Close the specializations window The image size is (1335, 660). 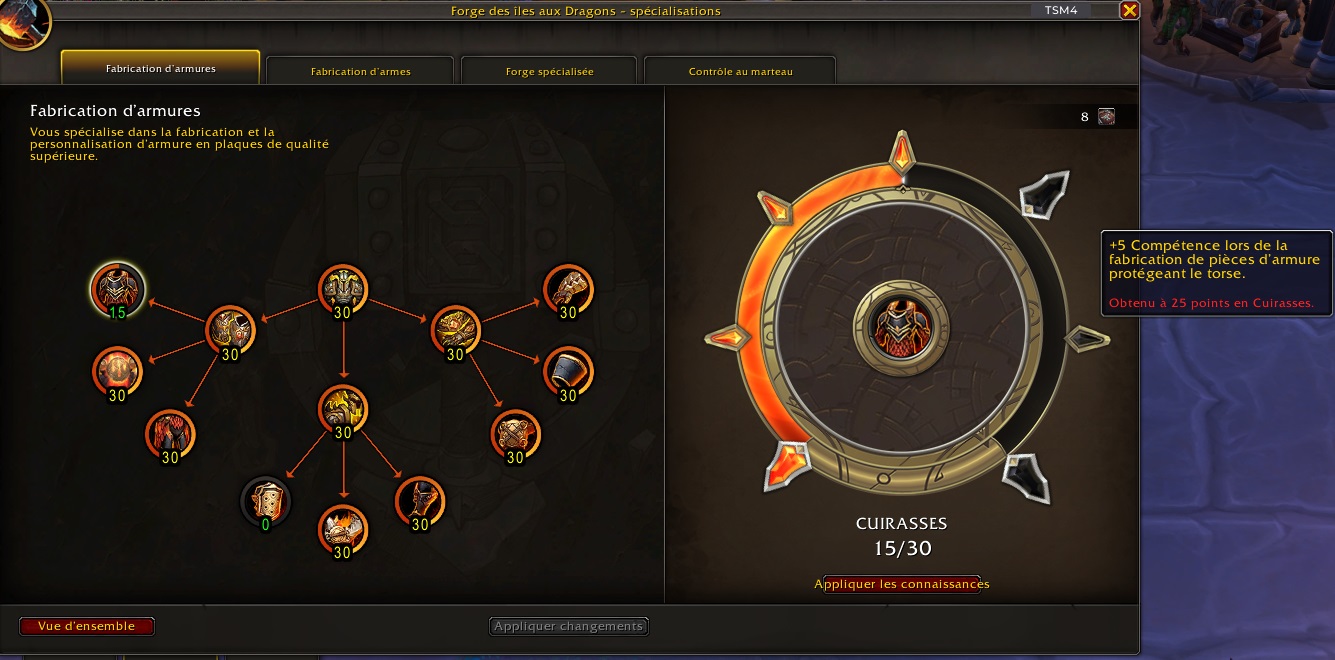pyautogui.click(x=1129, y=11)
